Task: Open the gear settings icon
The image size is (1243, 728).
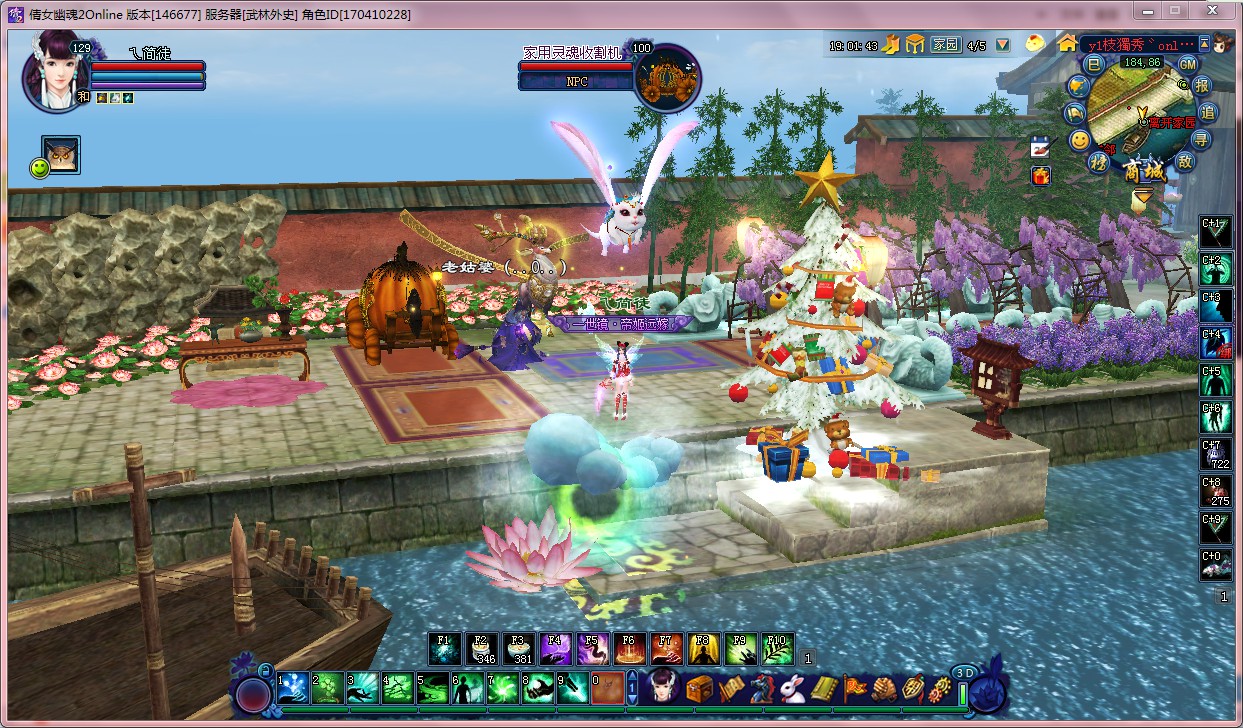Action: pyautogui.click(x=941, y=688)
